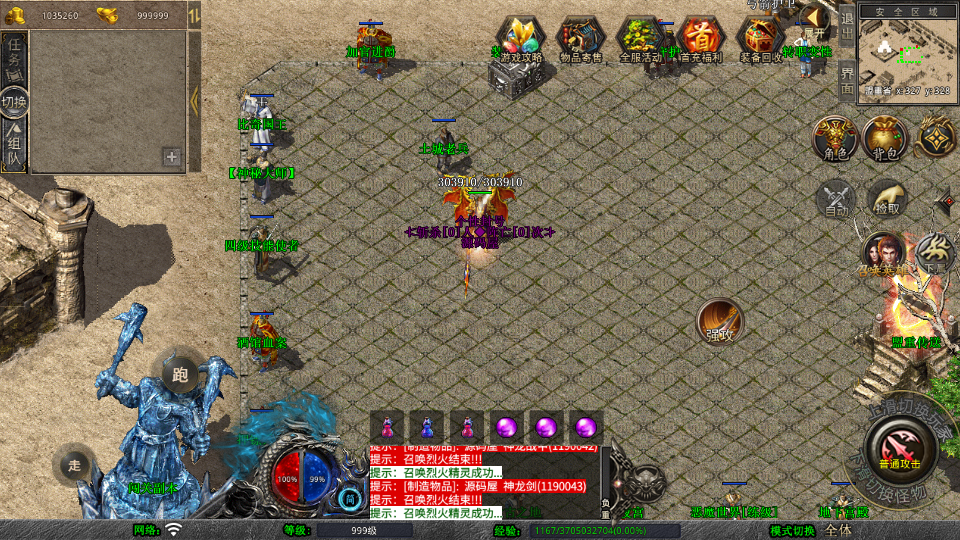Viewport: 960px width, 540px height.
Task: Activate the 强攻 assault skill
Action: pyautogui.click(x=719, y=321)
